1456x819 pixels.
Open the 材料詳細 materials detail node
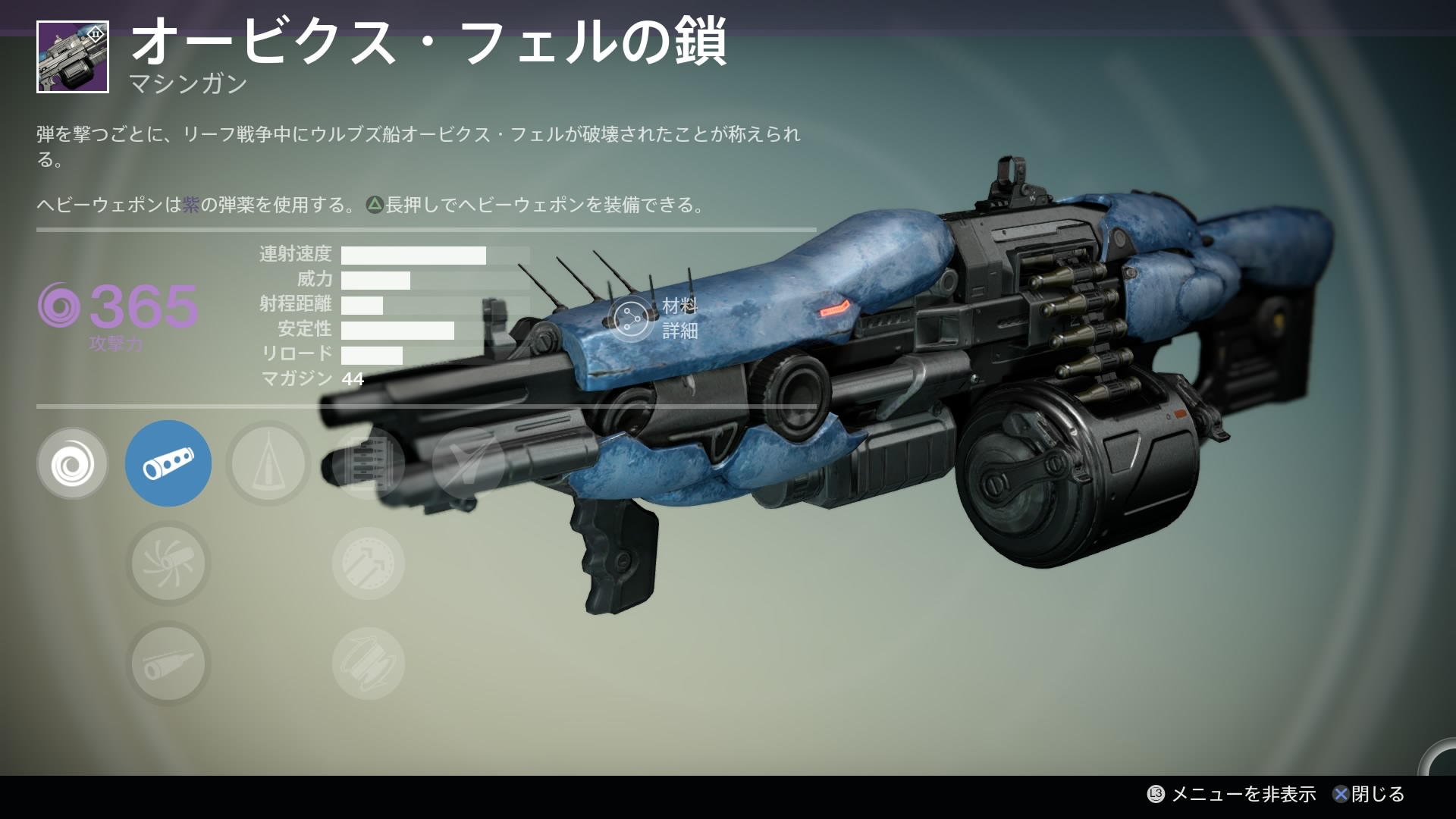click(632, 319)
